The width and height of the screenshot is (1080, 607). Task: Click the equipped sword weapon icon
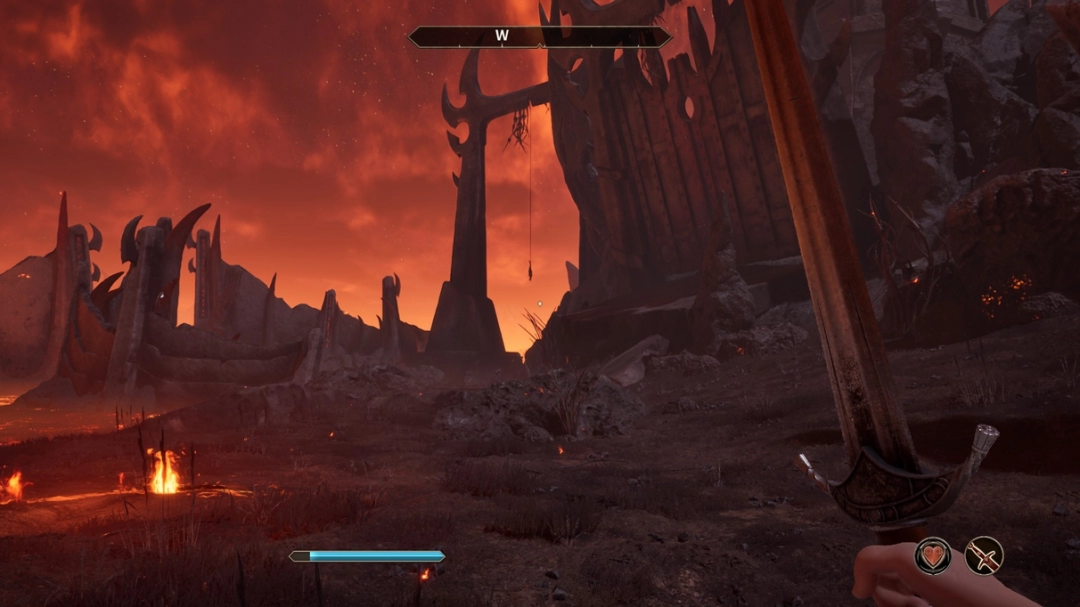(983, 556)
